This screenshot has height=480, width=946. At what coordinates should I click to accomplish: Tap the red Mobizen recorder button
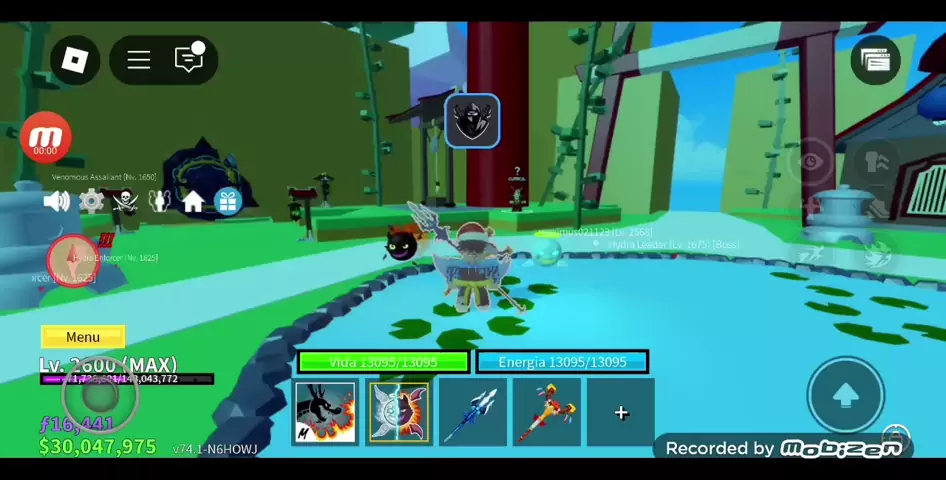pos(45,139)
